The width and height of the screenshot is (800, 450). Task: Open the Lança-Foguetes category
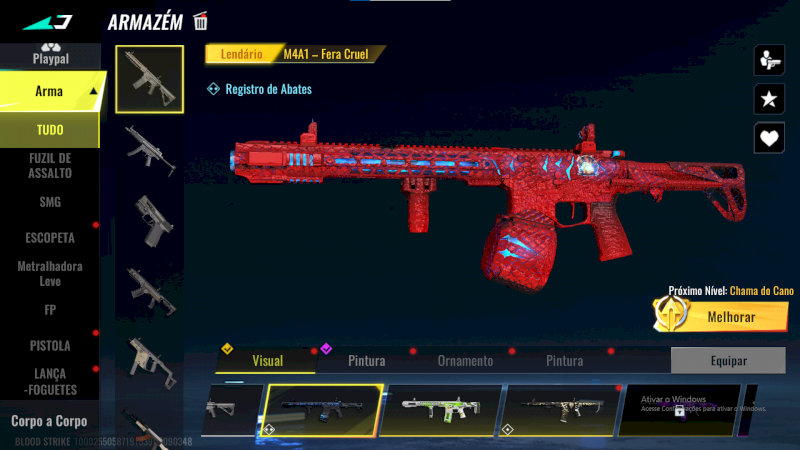point(50,382)
